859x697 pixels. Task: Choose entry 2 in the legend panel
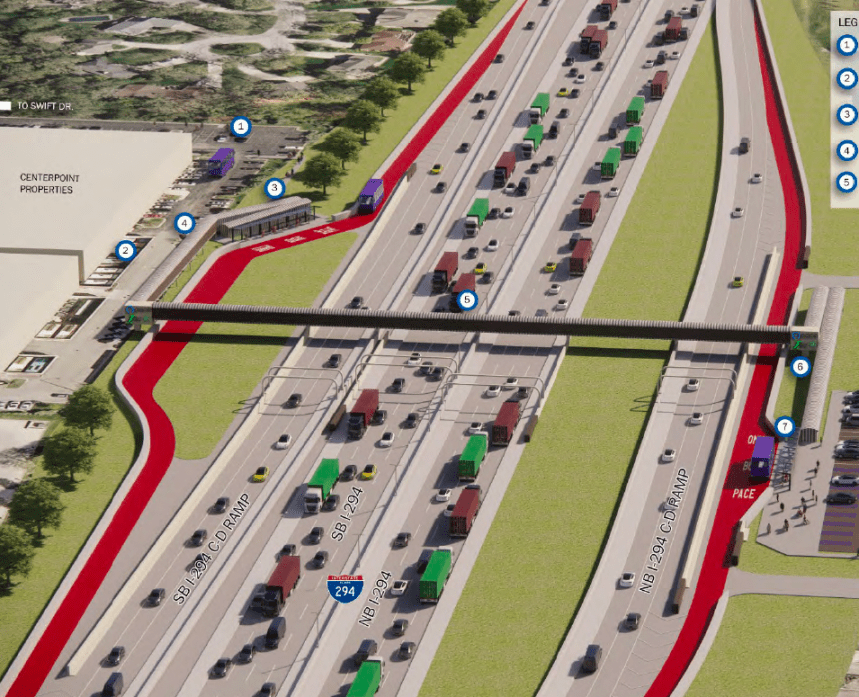click(847, 79)
